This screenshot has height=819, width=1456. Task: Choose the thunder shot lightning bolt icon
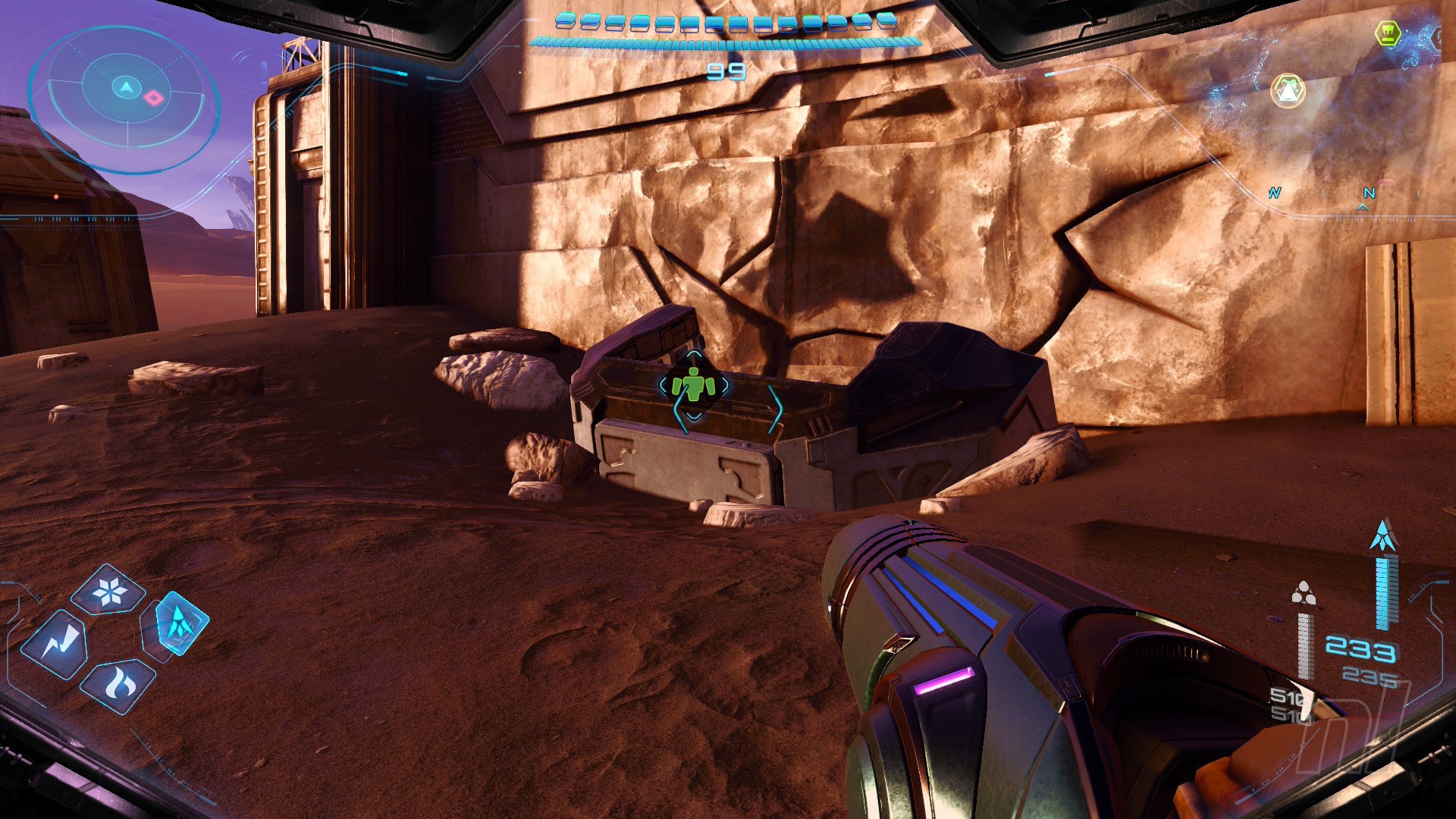[55, 644]
